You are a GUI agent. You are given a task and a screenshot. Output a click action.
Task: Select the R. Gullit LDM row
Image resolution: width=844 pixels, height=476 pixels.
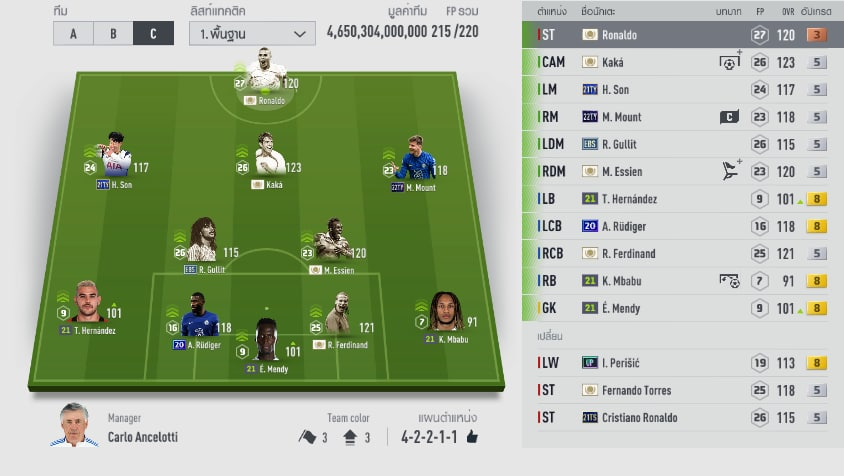click(x=682, y=144)
